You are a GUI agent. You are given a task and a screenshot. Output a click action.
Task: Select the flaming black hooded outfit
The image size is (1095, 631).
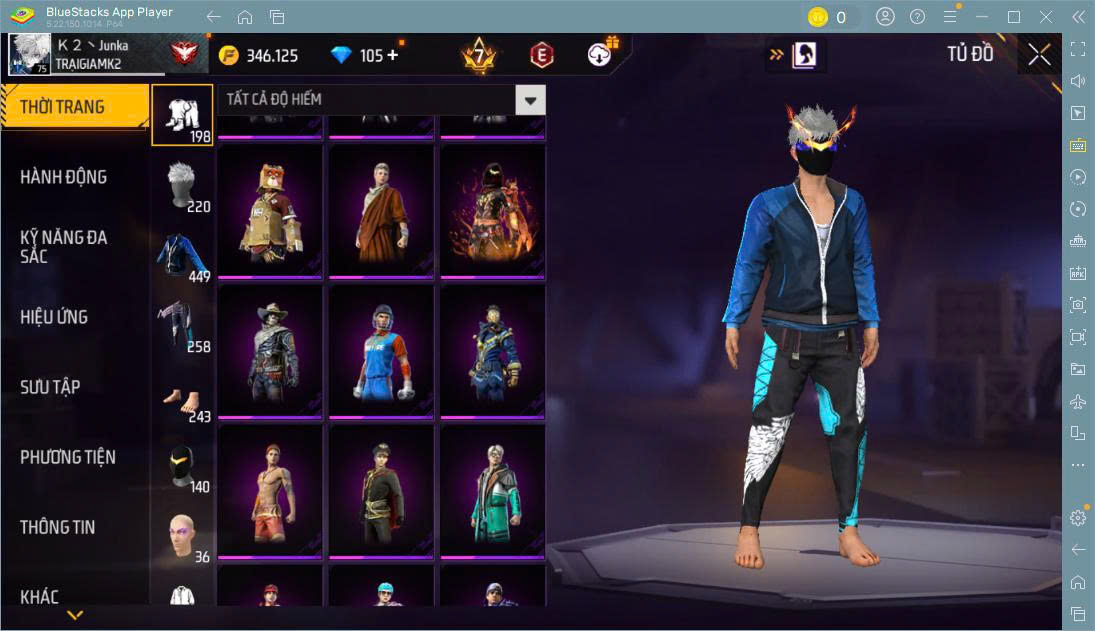click(x=492, y=212)
